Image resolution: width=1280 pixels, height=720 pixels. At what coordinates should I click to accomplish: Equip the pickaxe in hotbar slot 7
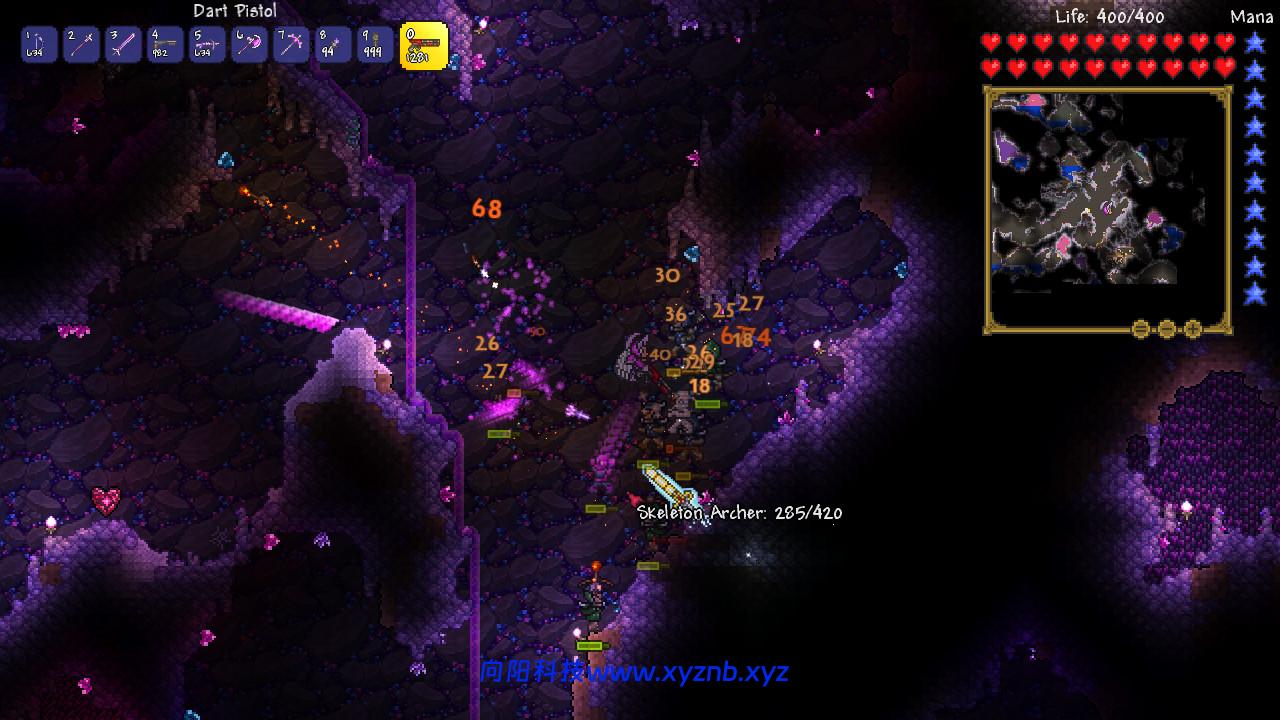290,44
